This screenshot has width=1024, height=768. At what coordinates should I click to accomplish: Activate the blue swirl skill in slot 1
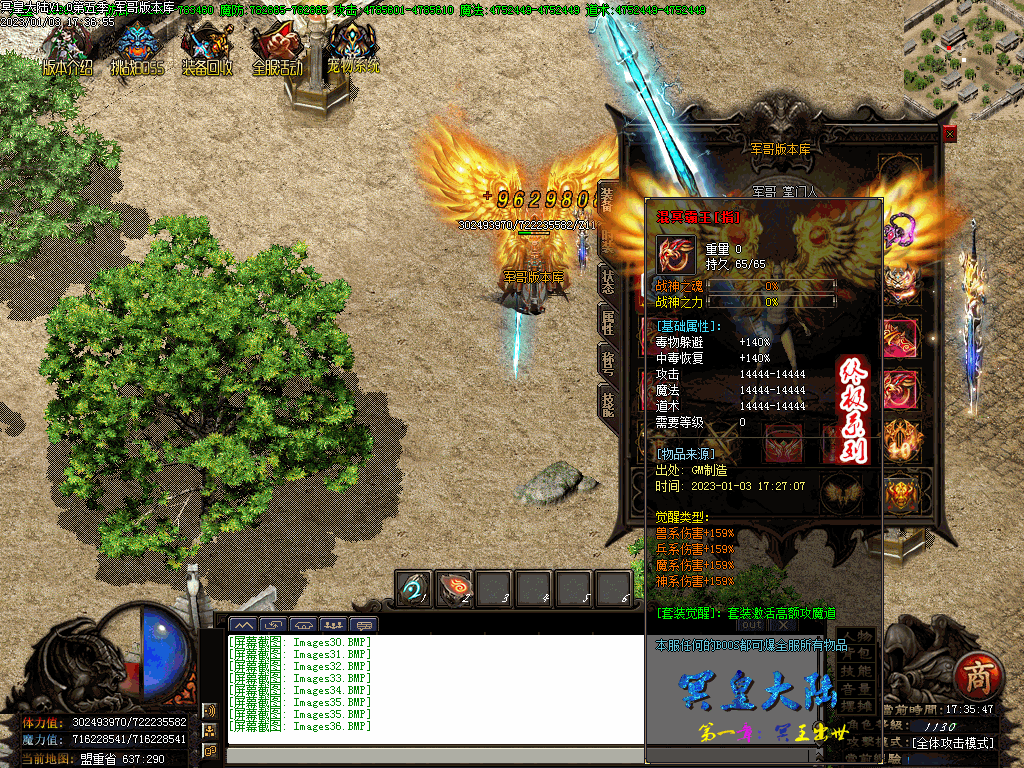(414, 588)
